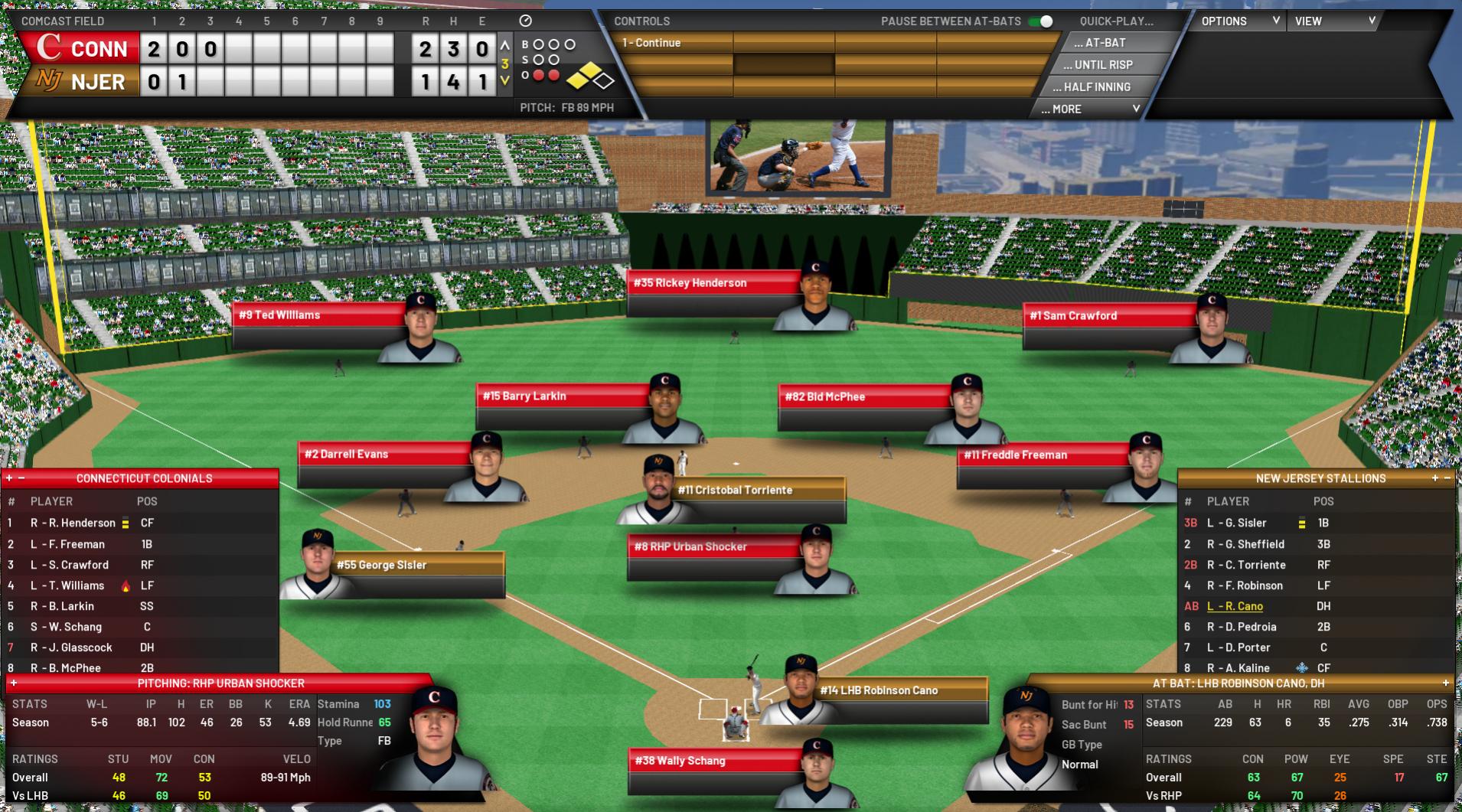Open the More quick-play dropdown
Image resolution: width=1462 pixels, height=812 pixels.
1089,109
